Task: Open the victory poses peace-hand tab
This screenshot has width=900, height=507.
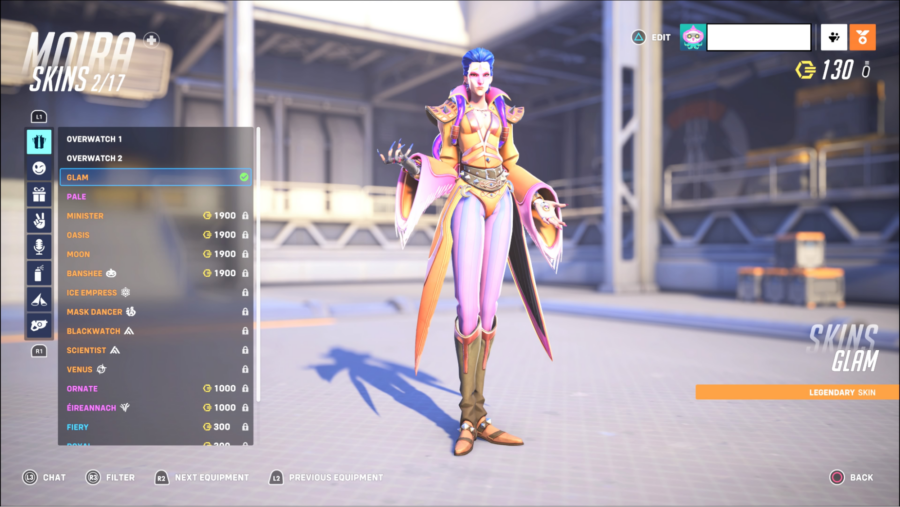Action: (39, 220)
